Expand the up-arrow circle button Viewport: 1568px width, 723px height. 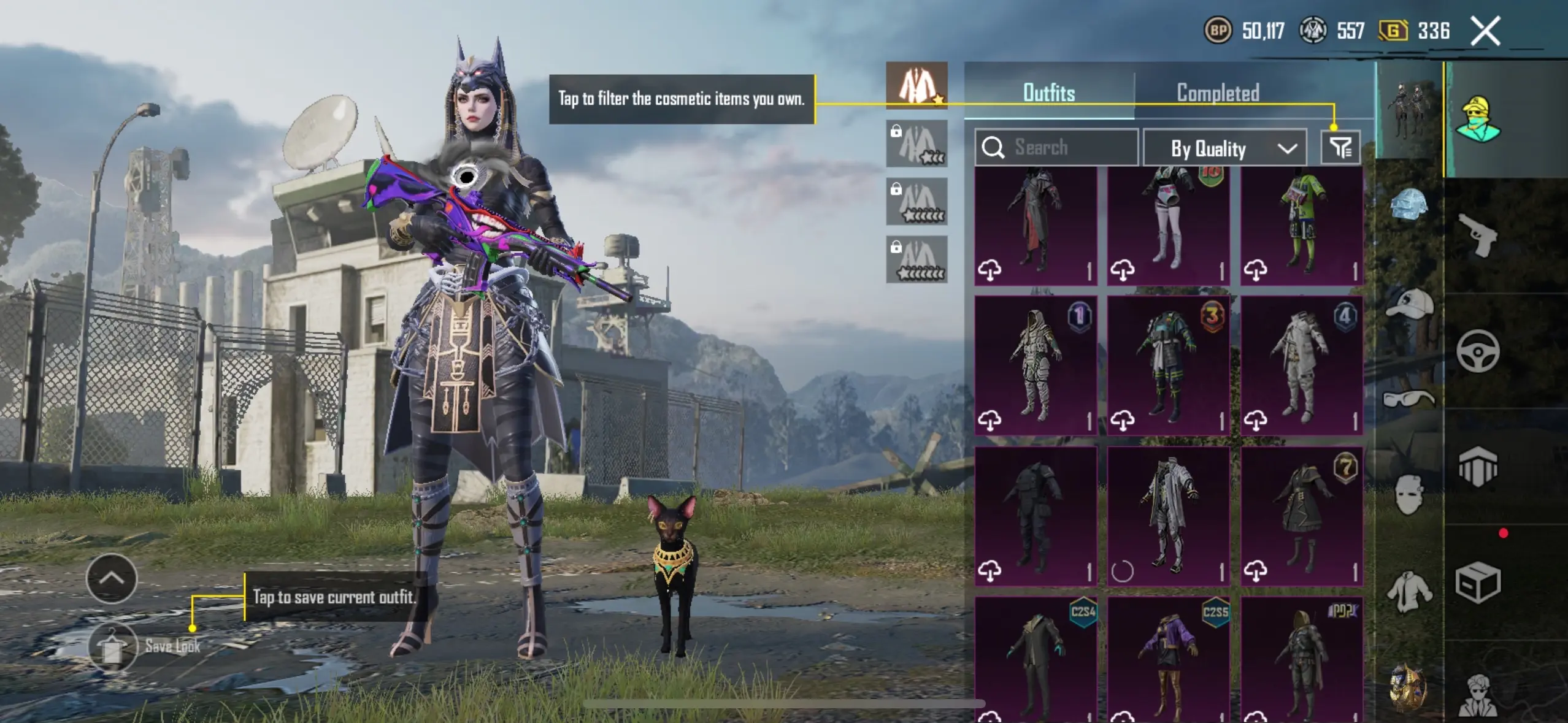[x=112, y=578]
